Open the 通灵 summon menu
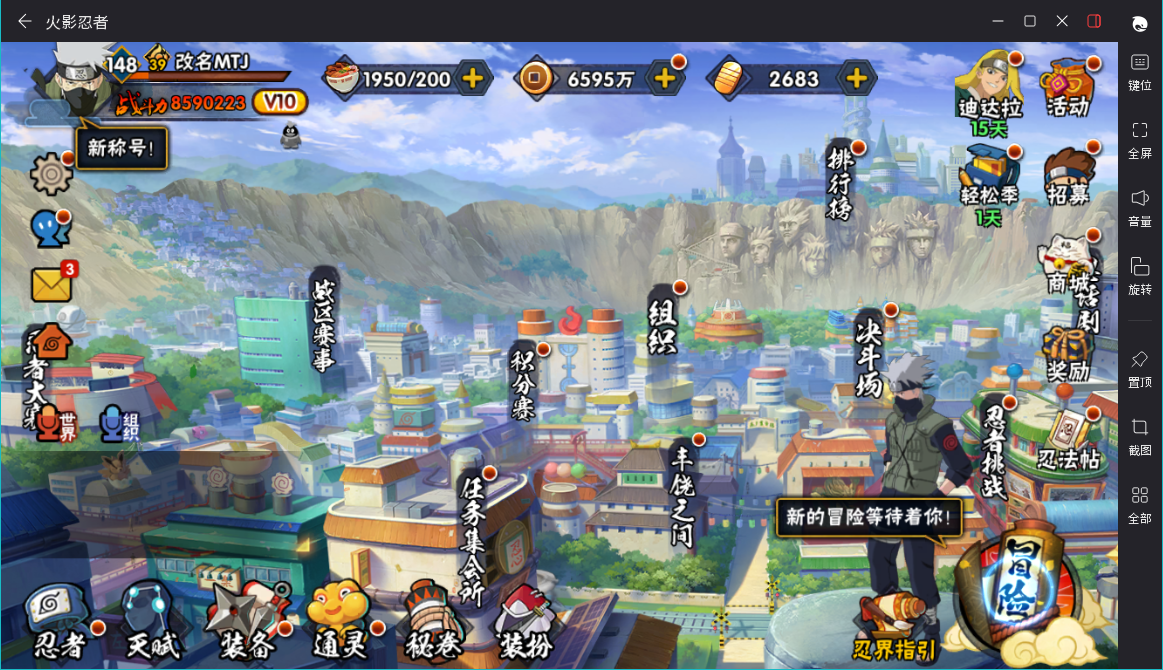The image size is (1163, 670). pos(337,620)
